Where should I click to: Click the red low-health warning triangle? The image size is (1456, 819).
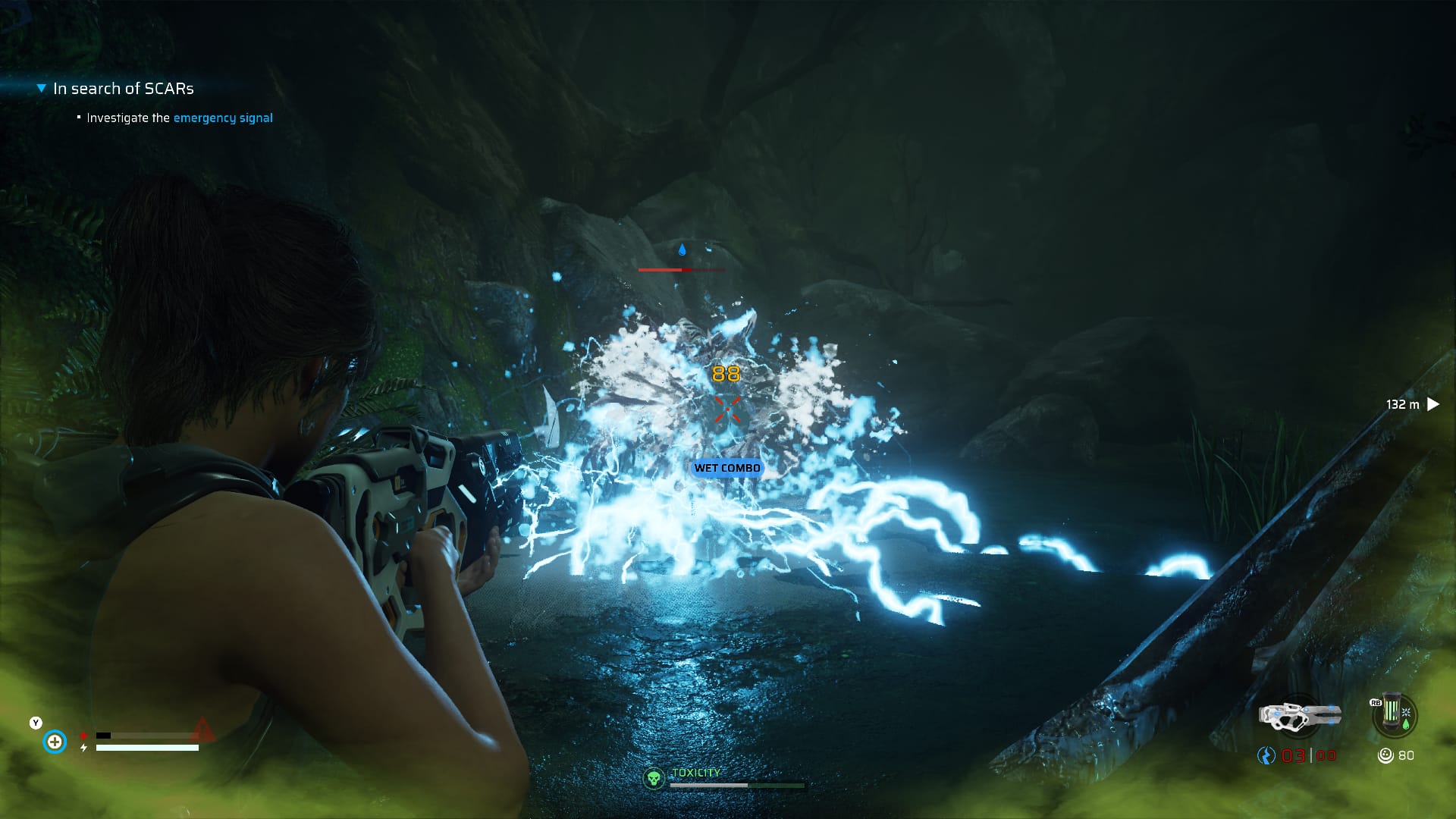202,730
